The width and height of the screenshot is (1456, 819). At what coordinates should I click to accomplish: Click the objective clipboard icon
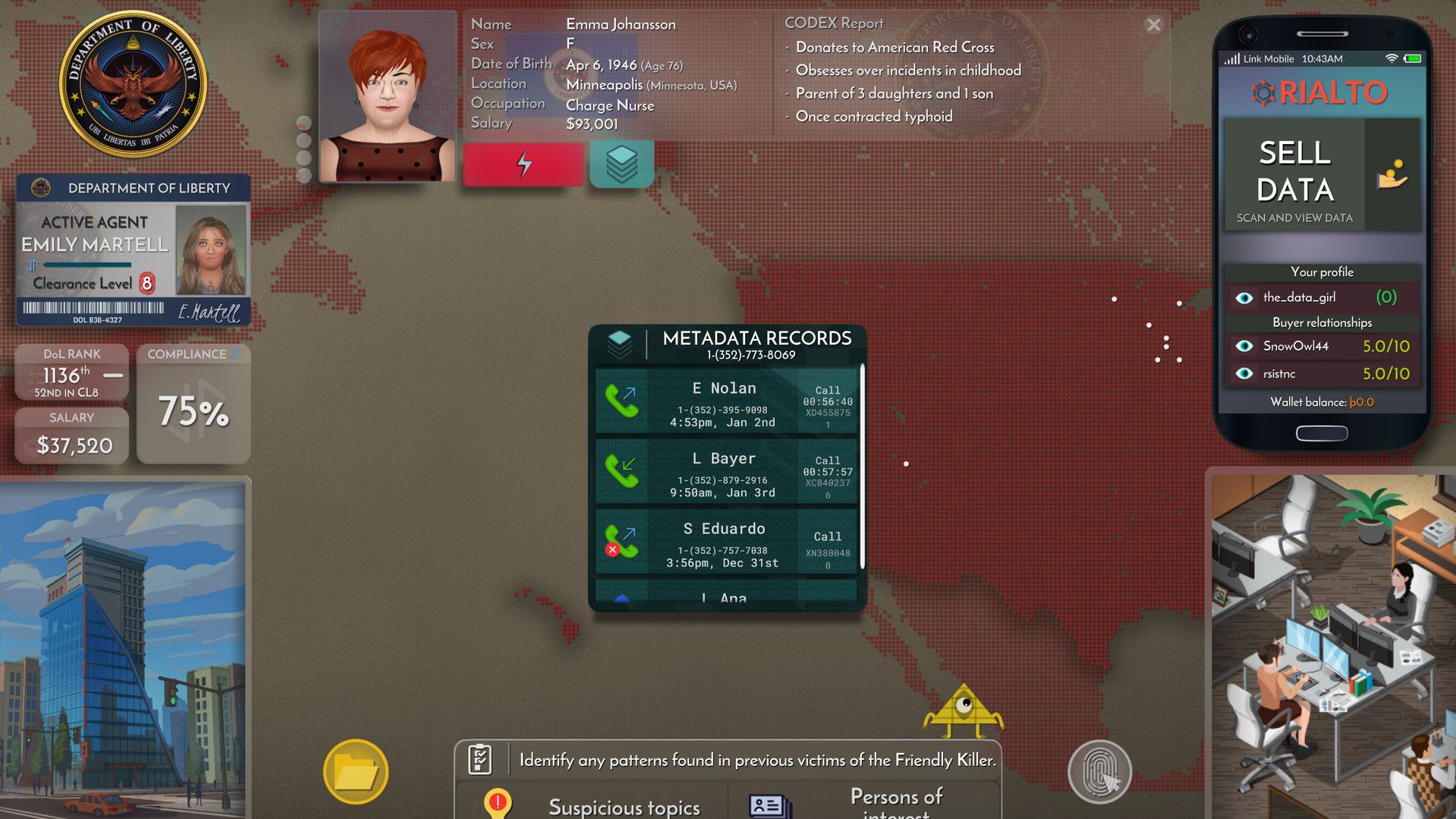(x=480, y=759)
